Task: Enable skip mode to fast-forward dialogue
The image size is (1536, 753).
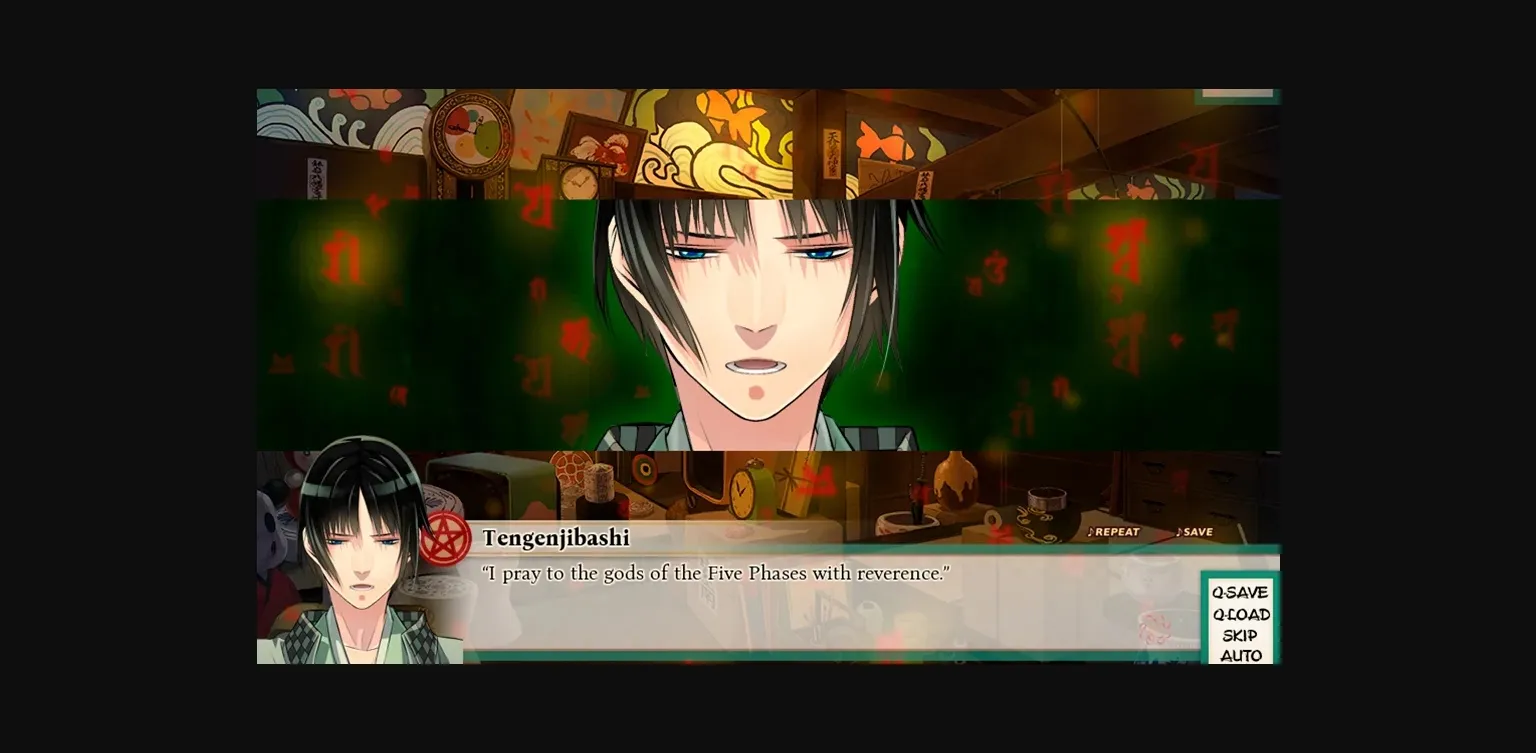Action: (1240, 635)
